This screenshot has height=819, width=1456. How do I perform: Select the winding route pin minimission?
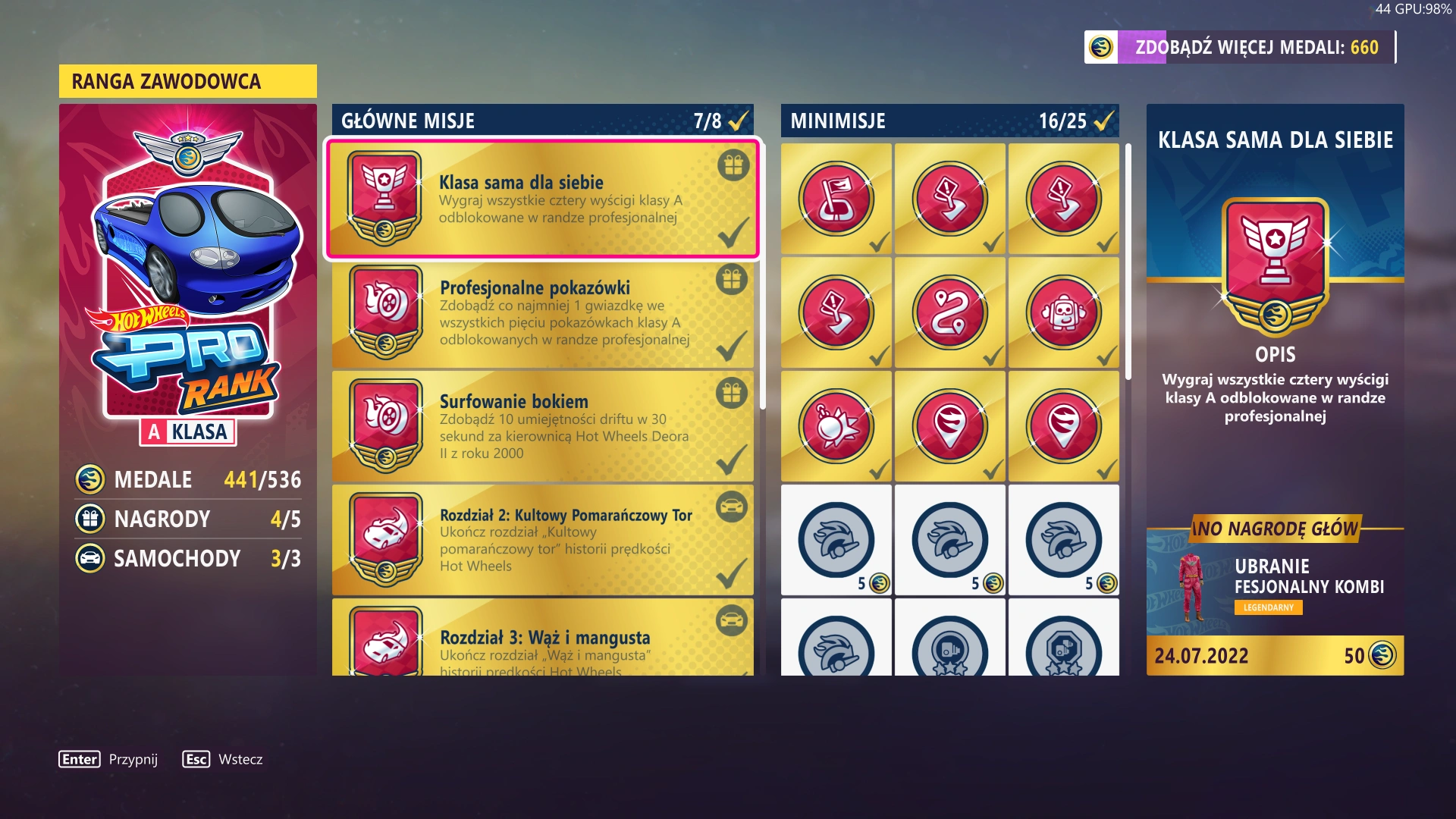tap(949, 313)
